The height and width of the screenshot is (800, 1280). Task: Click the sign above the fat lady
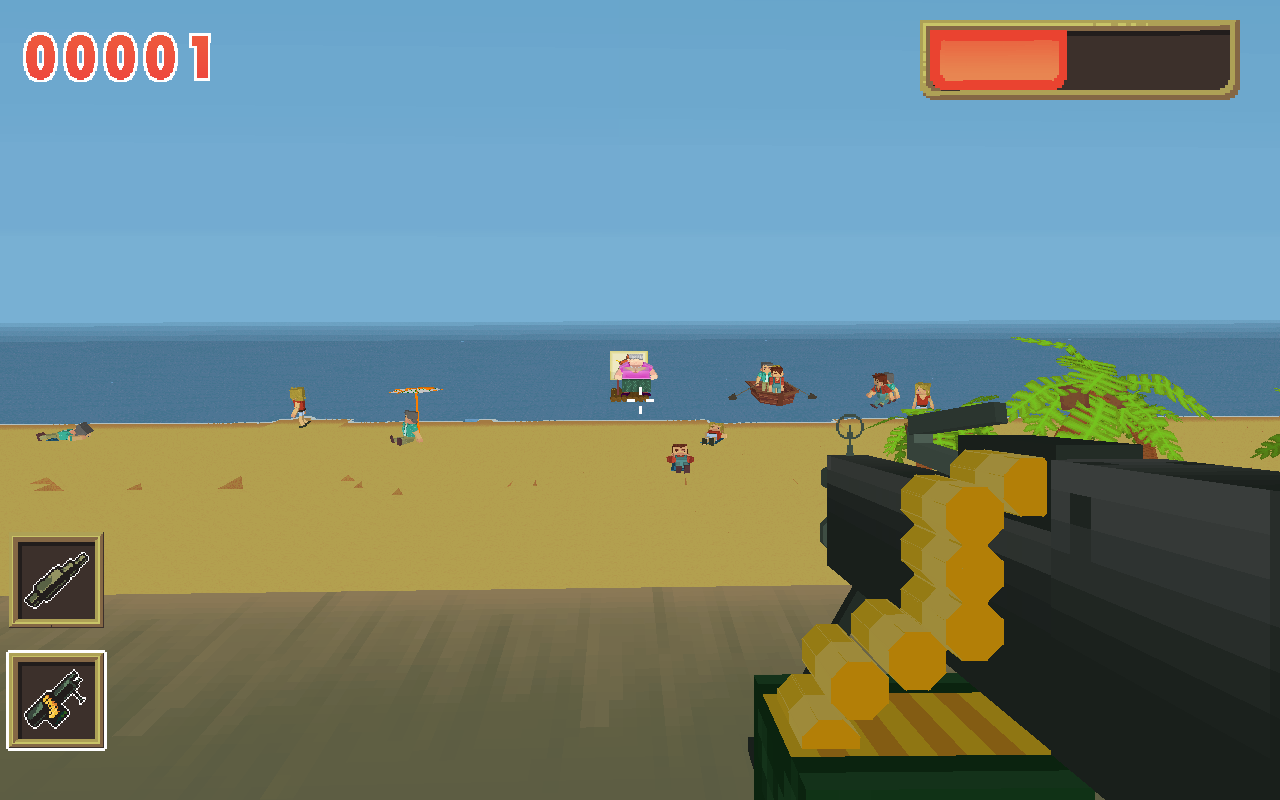(628, 357)
